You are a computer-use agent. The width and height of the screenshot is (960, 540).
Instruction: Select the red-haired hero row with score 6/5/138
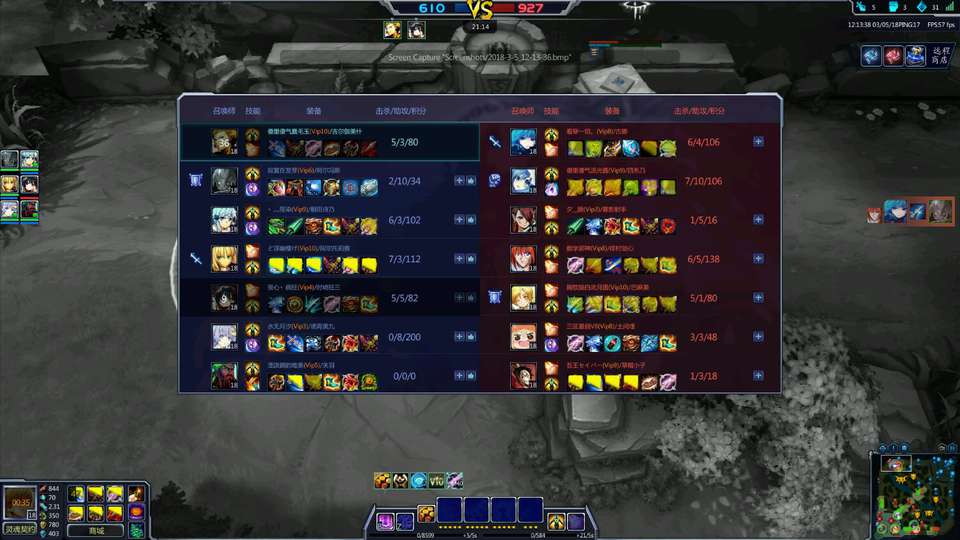click(x=524, y=259)
